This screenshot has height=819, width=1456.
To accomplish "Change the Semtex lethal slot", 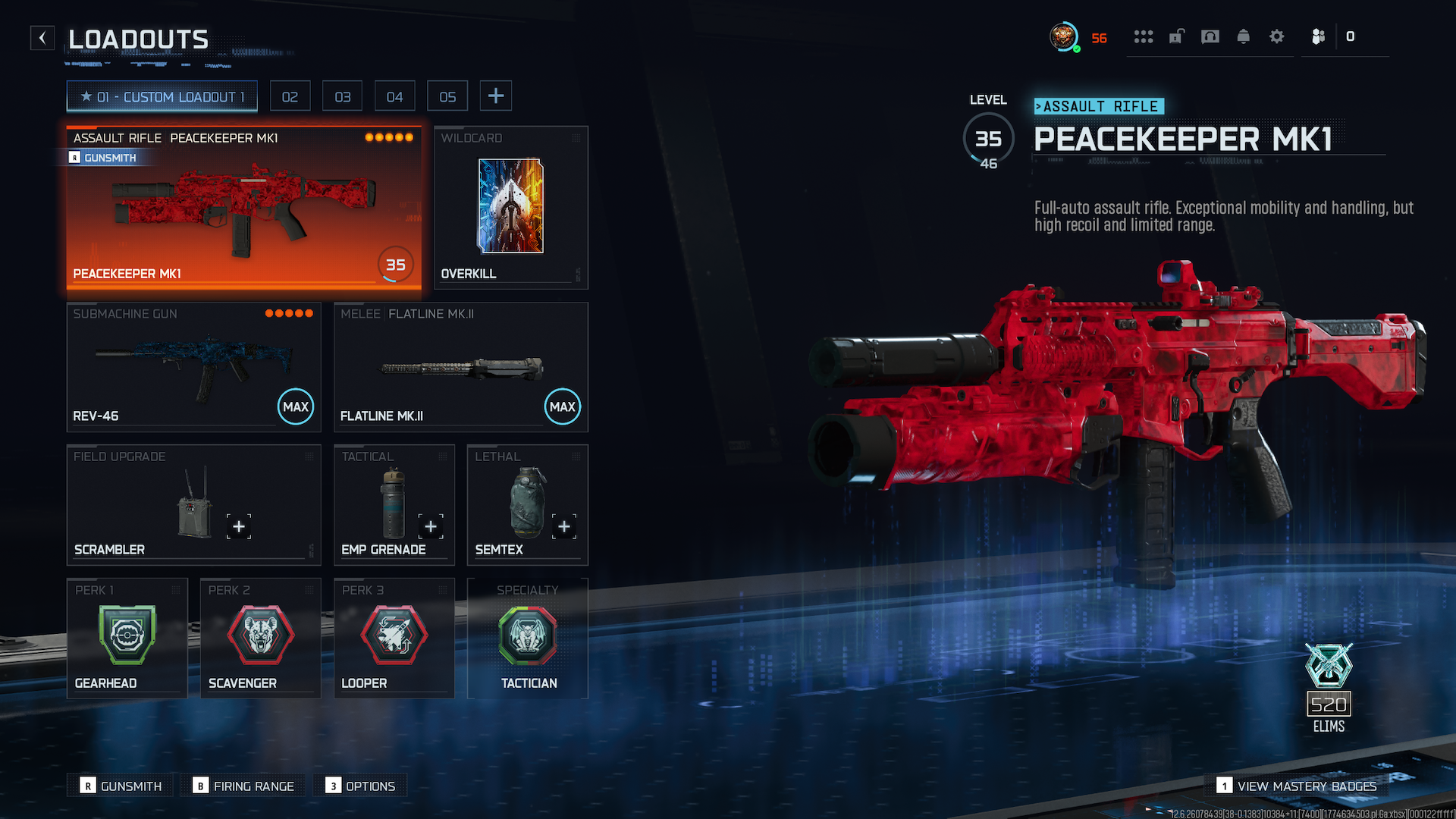I will click(527, 504).
